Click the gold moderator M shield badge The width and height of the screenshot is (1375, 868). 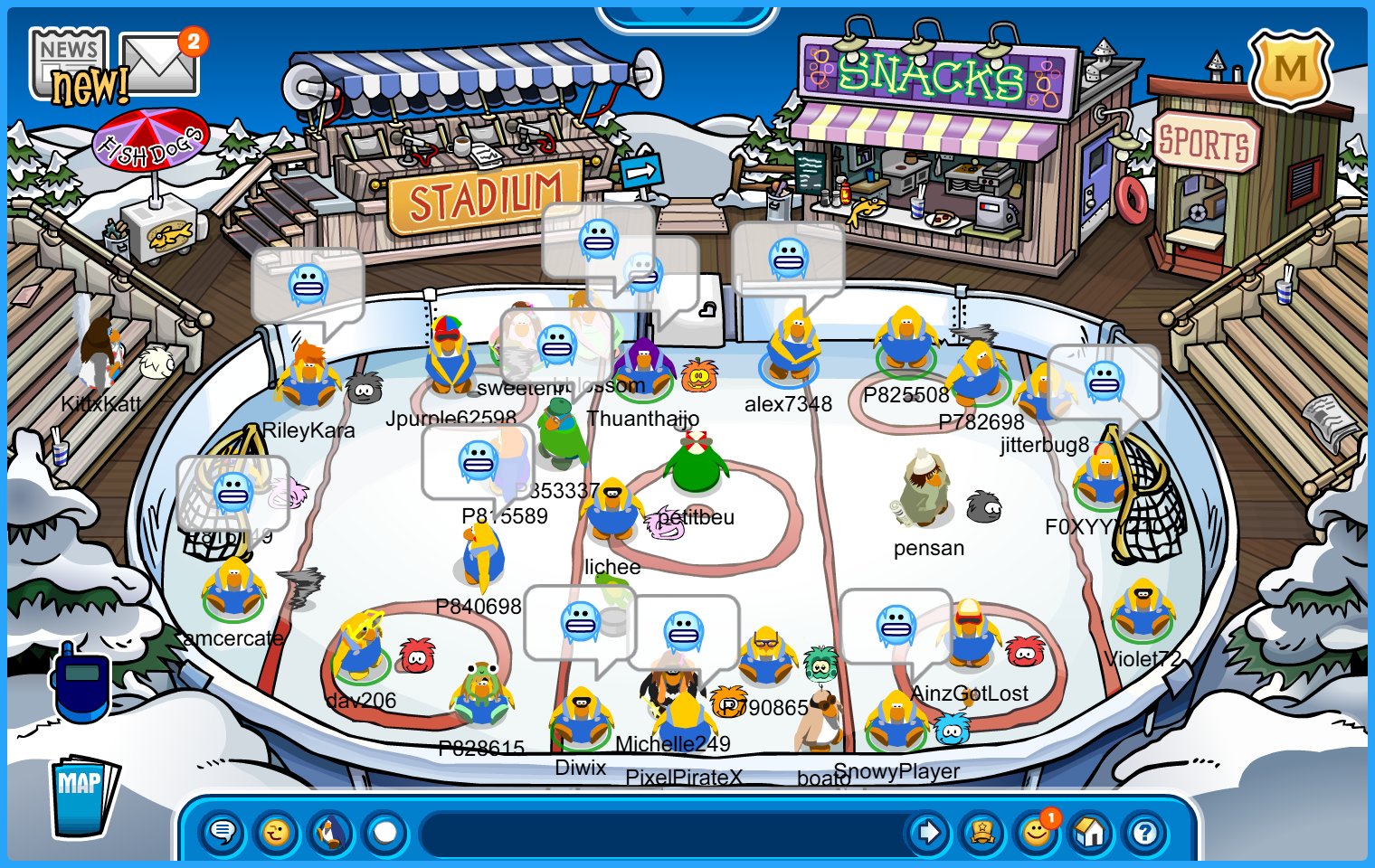(1290, 70)
